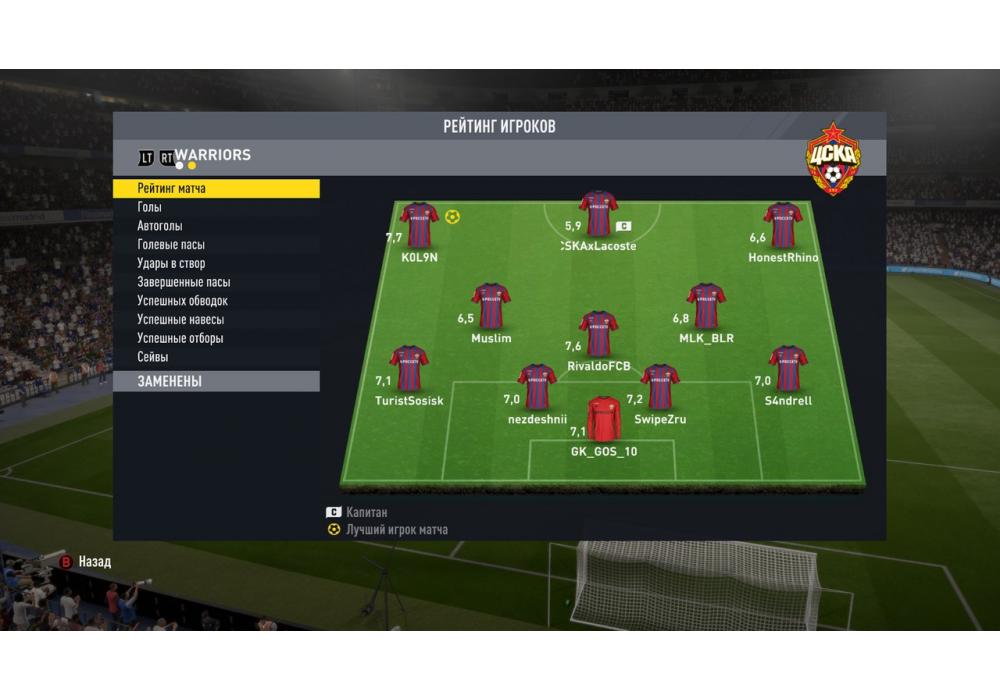Click RivaldoFCB's player shirt
Screen dimensions: 1000x700
tap(598, 334)
